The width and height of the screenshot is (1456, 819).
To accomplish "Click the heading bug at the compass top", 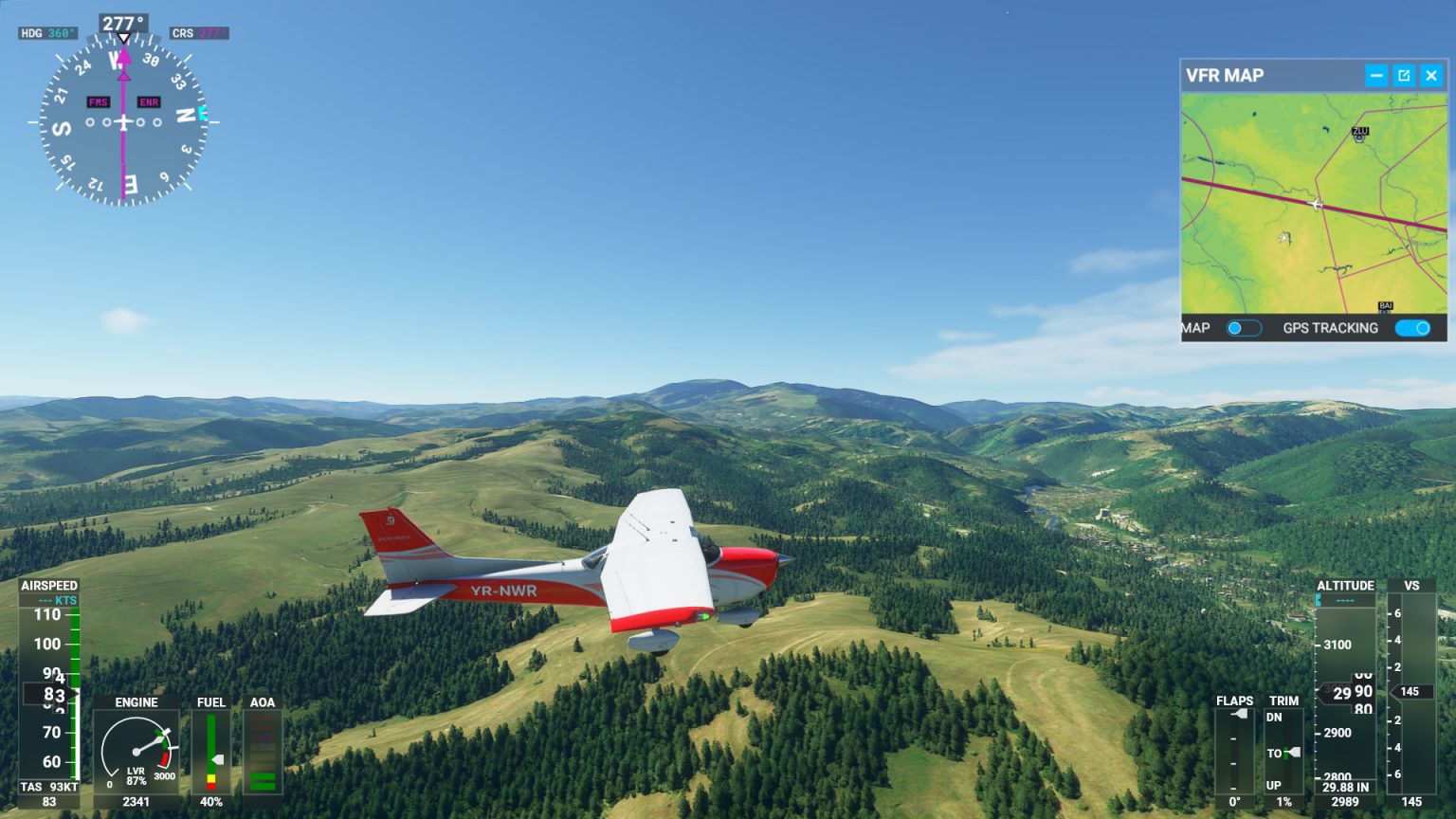I will point(122,35).
